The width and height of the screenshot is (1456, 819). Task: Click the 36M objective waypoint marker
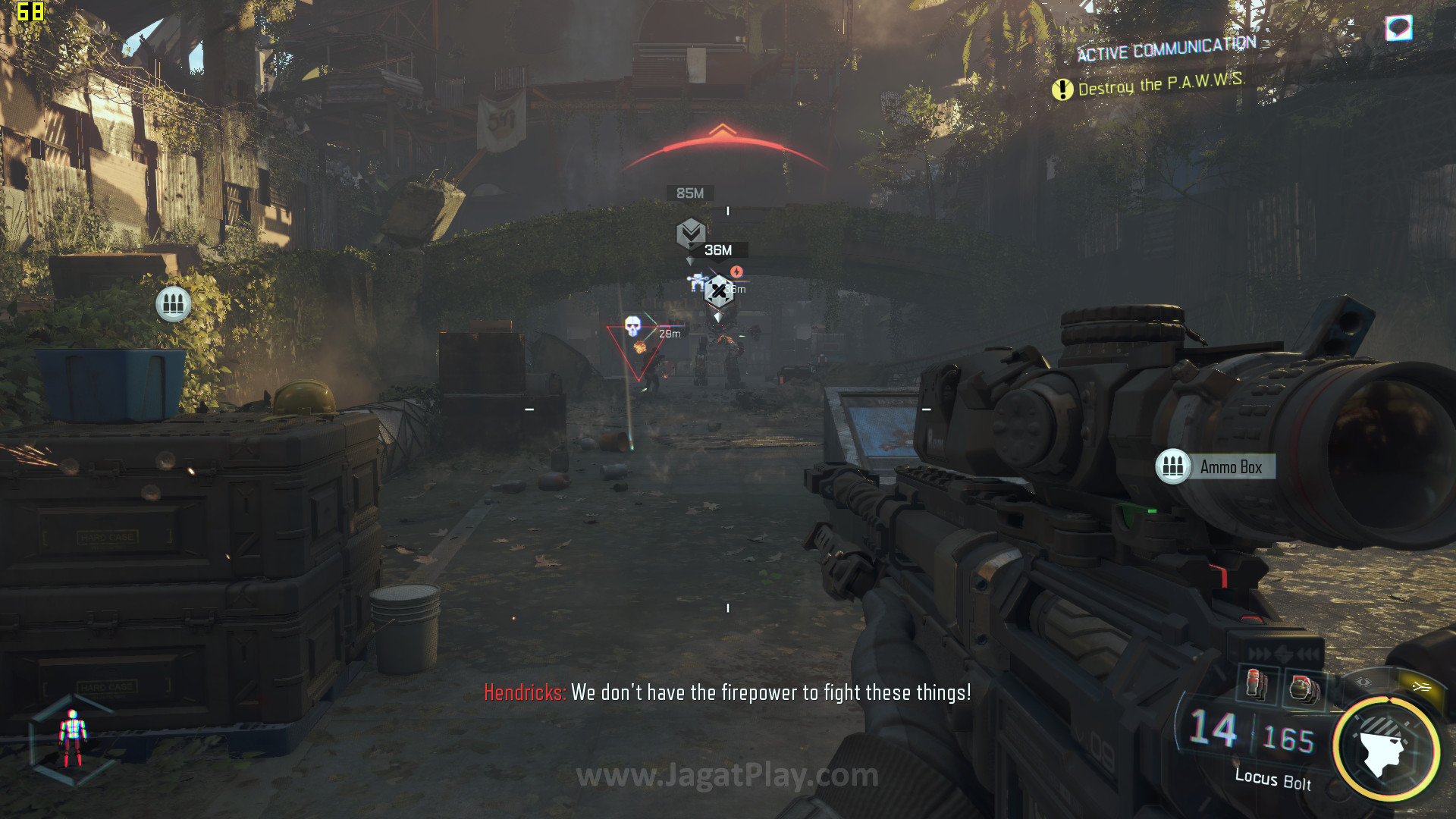[x=691, y=234]
